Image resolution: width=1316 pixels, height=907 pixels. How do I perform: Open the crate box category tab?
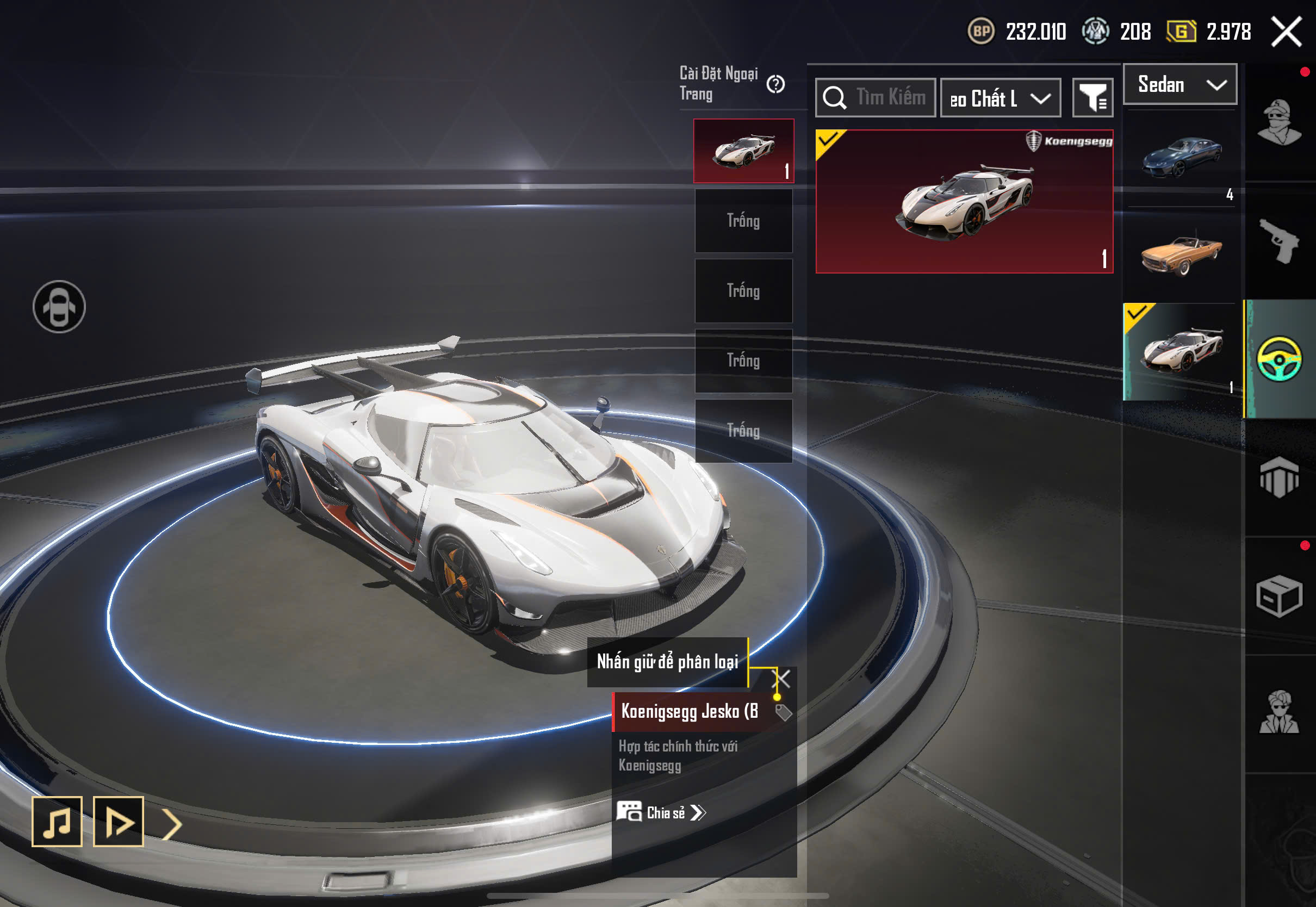pos(1278,595)
